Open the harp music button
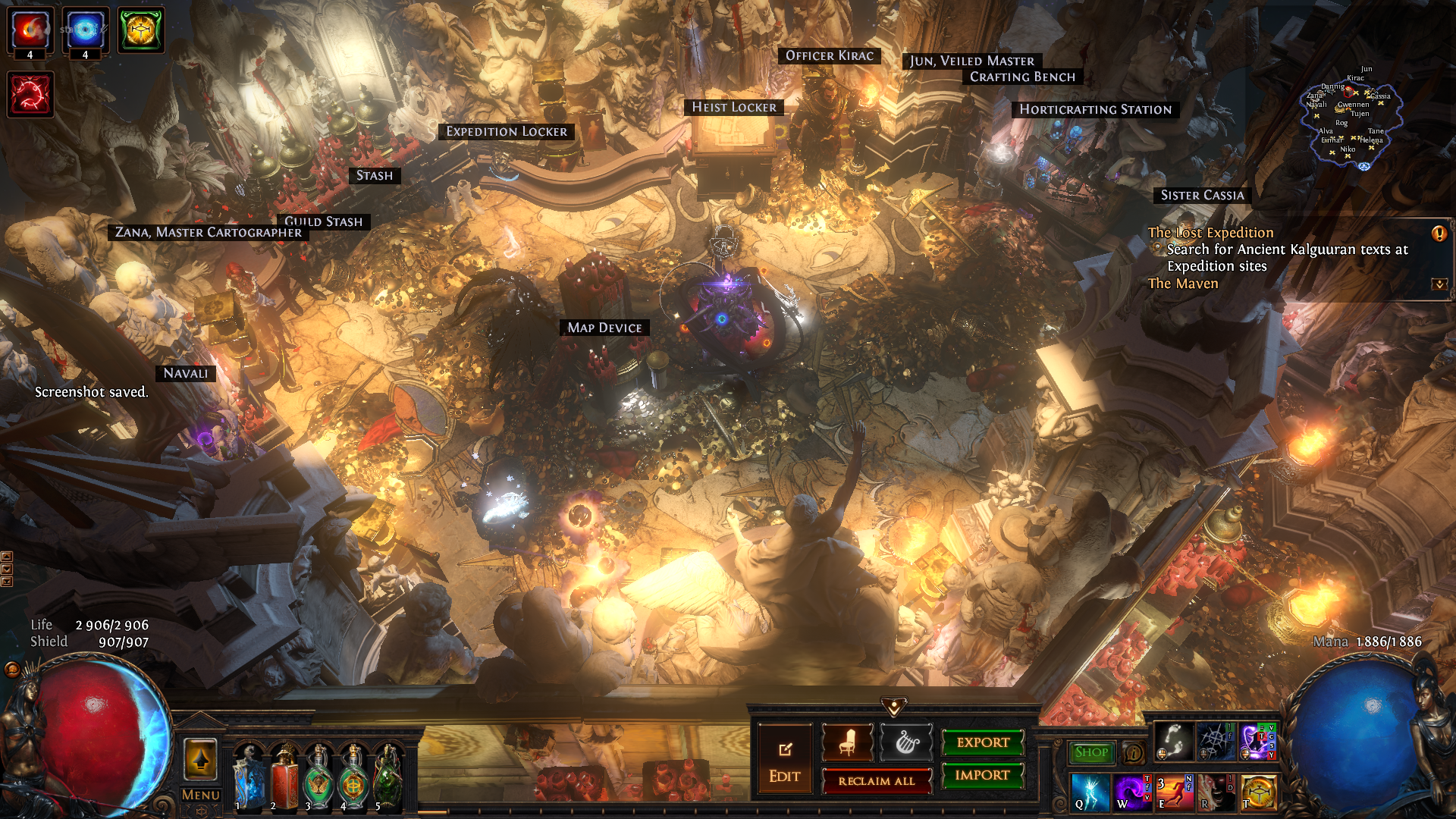 coord(905,742)
